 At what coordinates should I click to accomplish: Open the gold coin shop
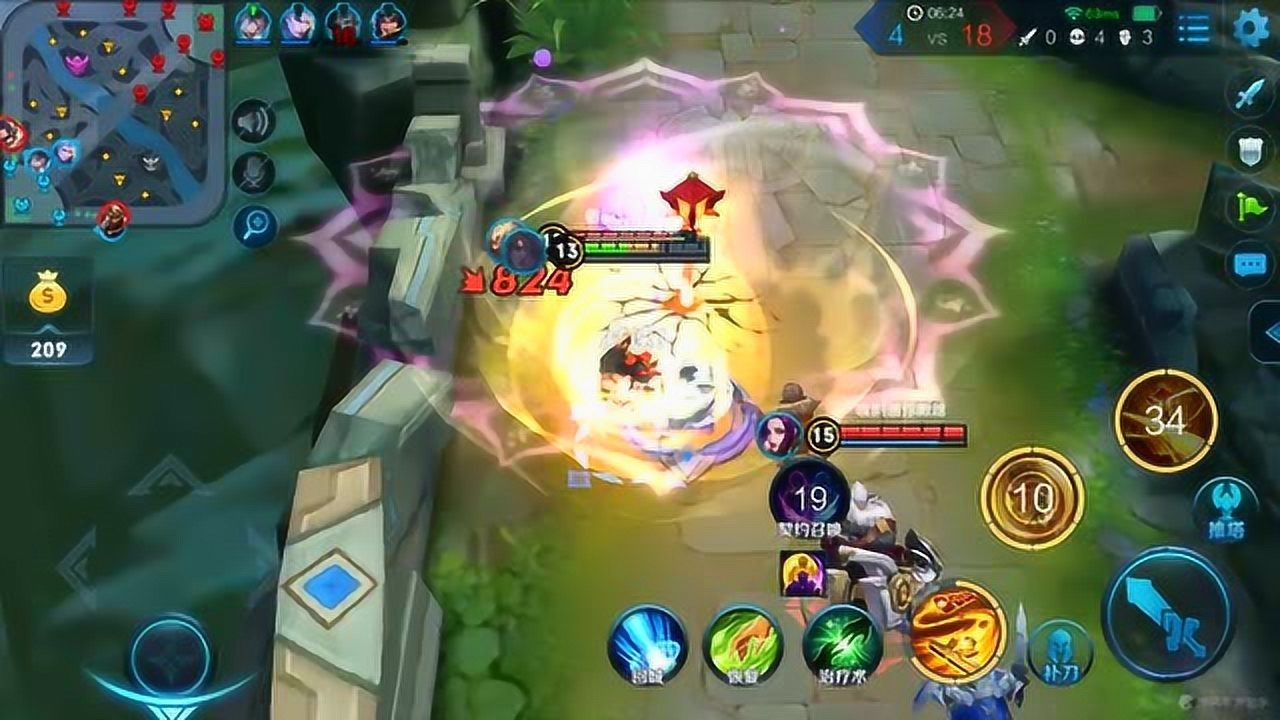point(47,311)
